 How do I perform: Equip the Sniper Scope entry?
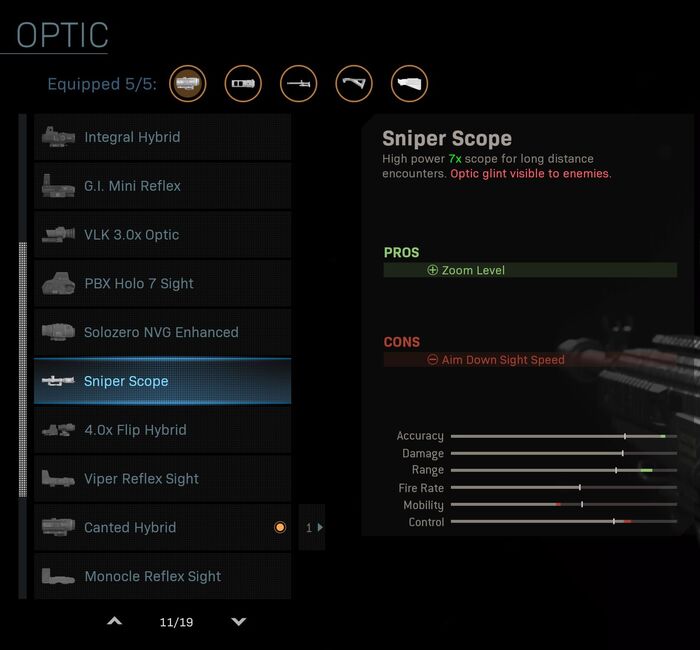[x=162, y=381]
